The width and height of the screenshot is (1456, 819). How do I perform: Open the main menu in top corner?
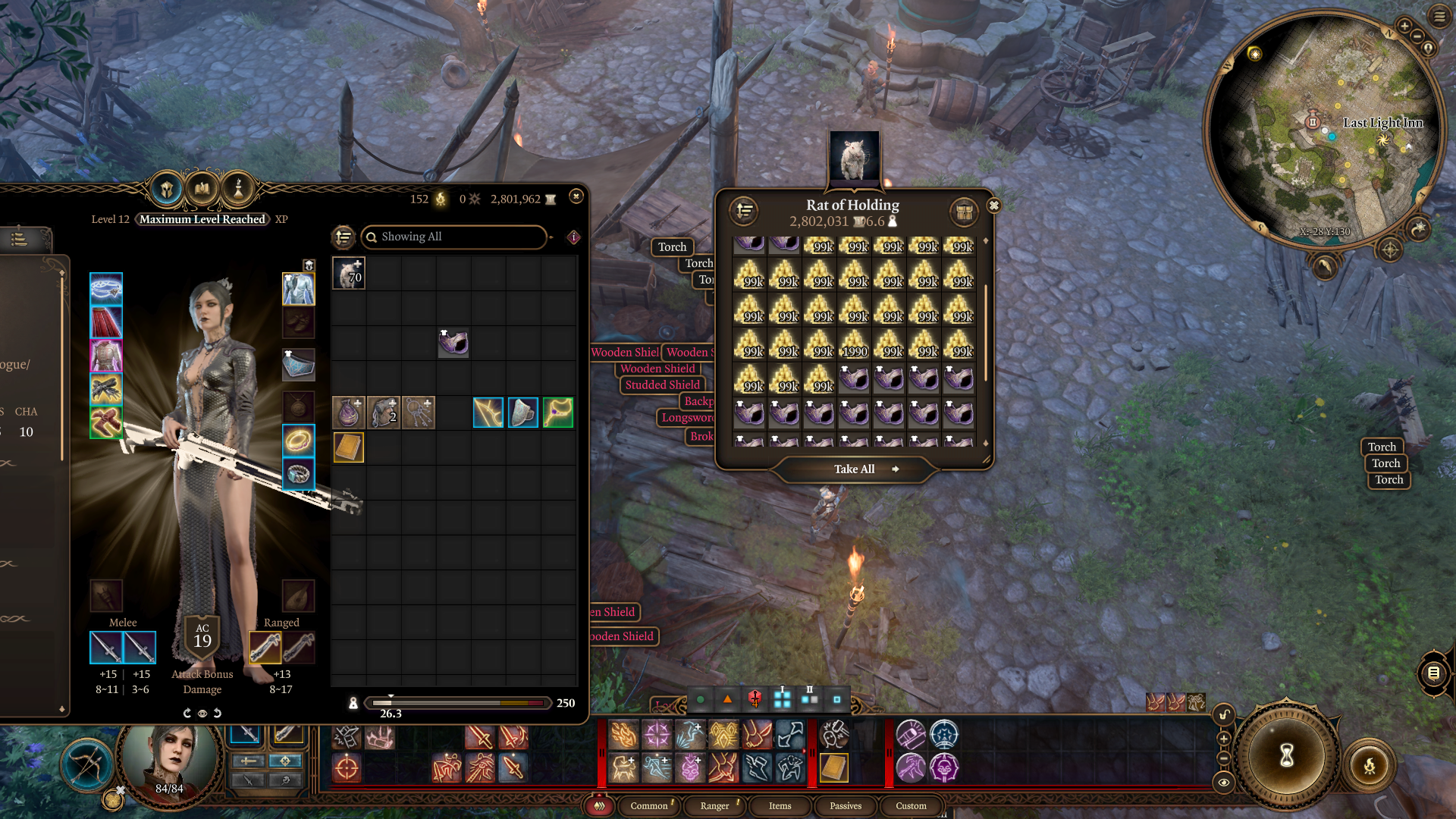1439,16
